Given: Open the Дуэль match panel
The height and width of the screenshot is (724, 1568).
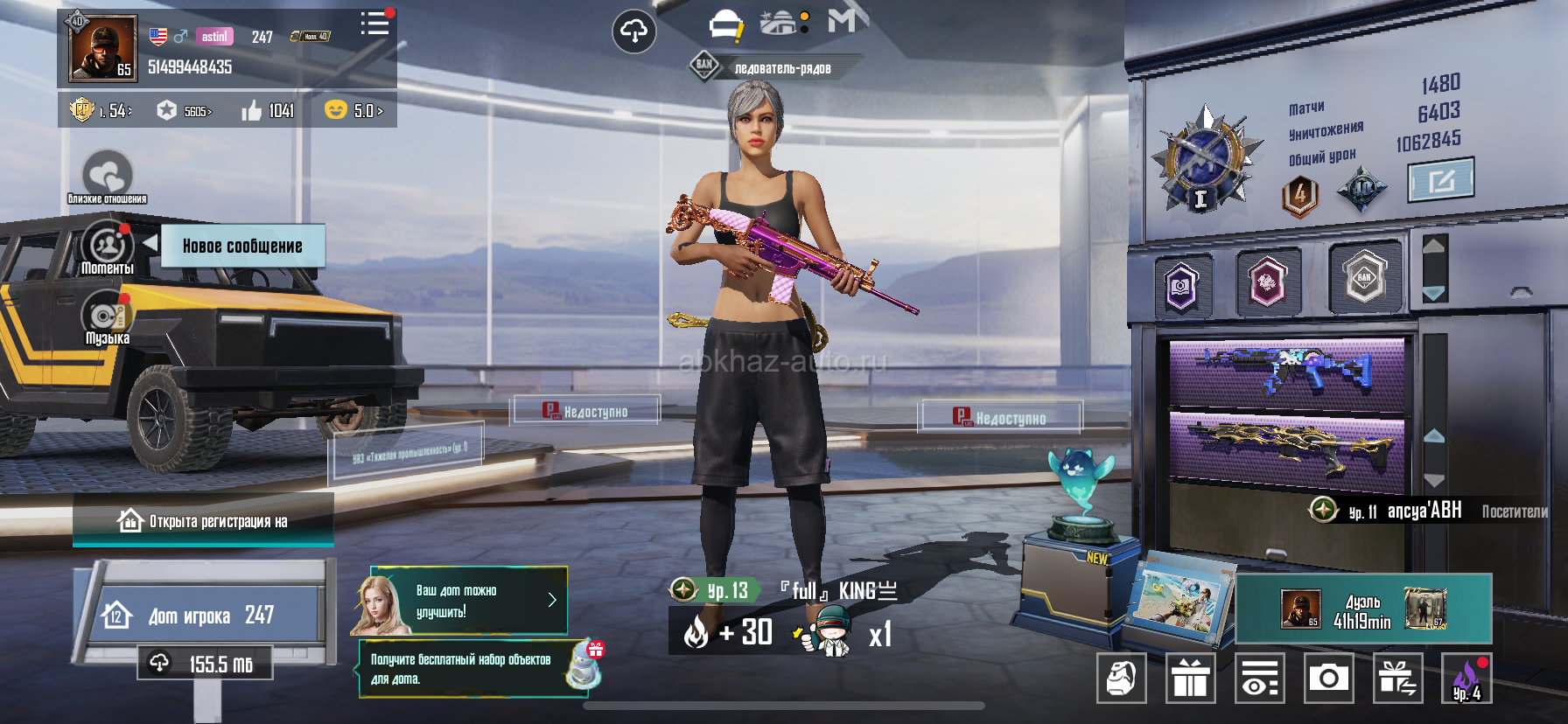Looking at the screenshot, I should point(1362,610).
